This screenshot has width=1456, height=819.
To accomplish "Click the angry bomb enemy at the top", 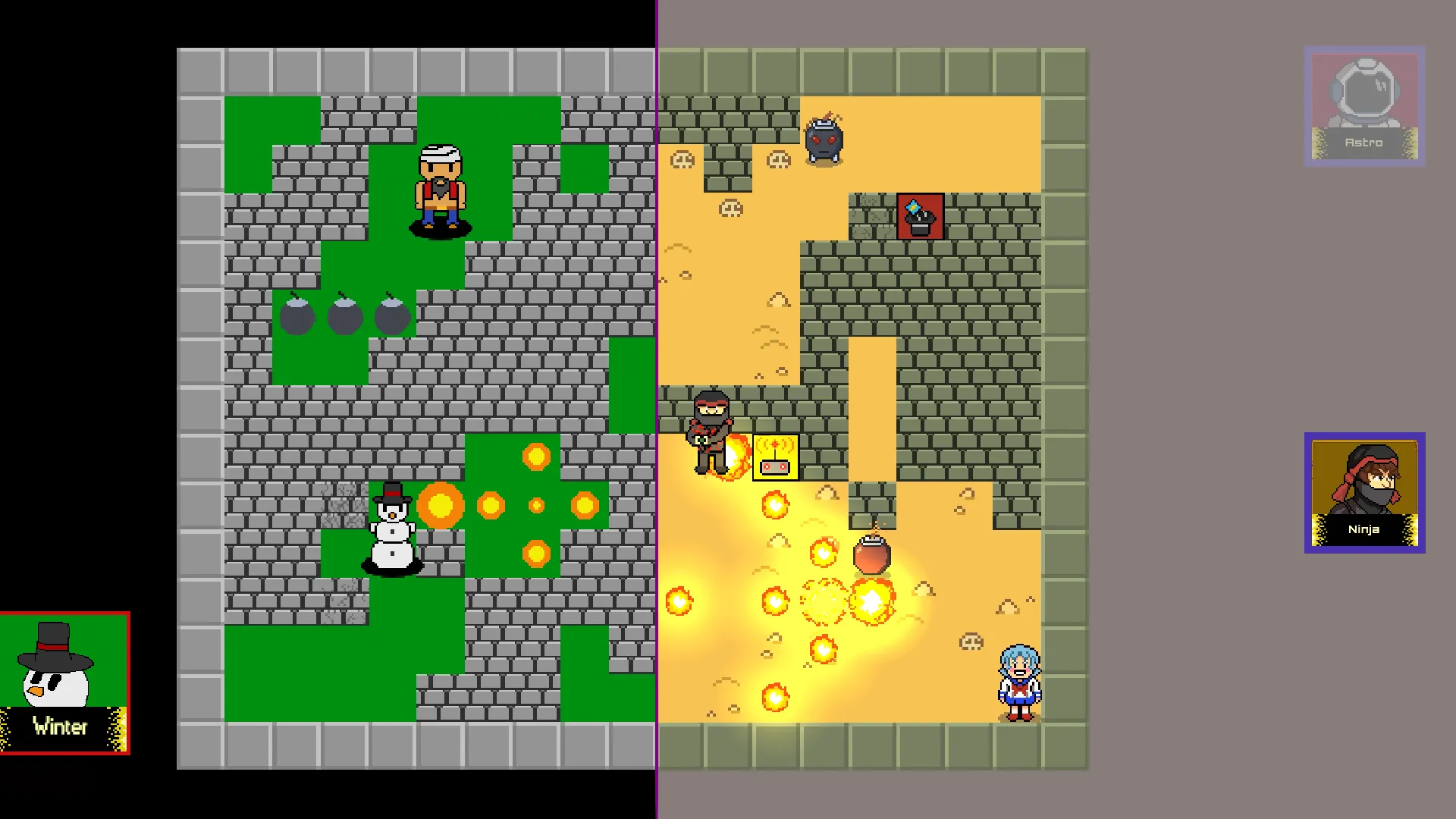I will point(824,141).
